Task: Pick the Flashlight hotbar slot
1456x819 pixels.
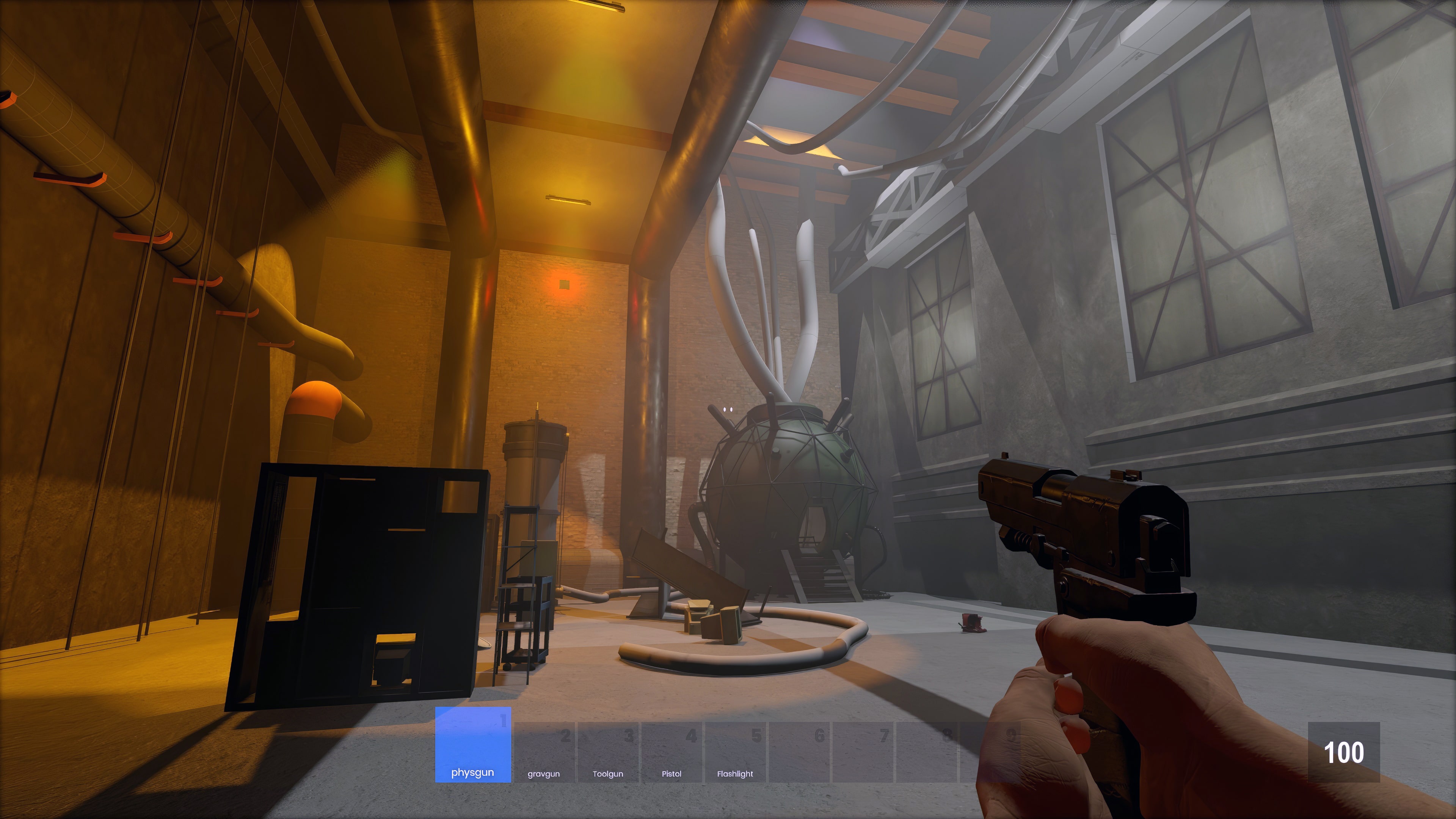Action: pos(735,752)
